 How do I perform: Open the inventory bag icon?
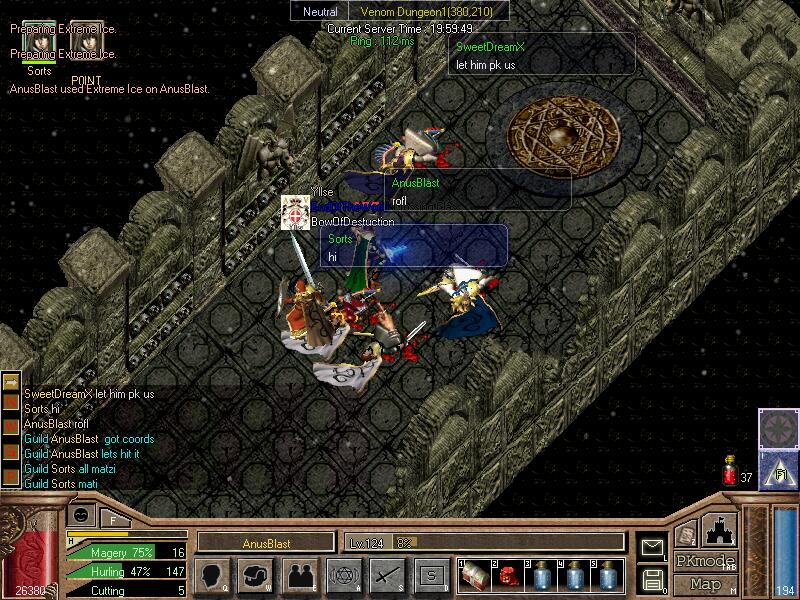pos(255,575)
